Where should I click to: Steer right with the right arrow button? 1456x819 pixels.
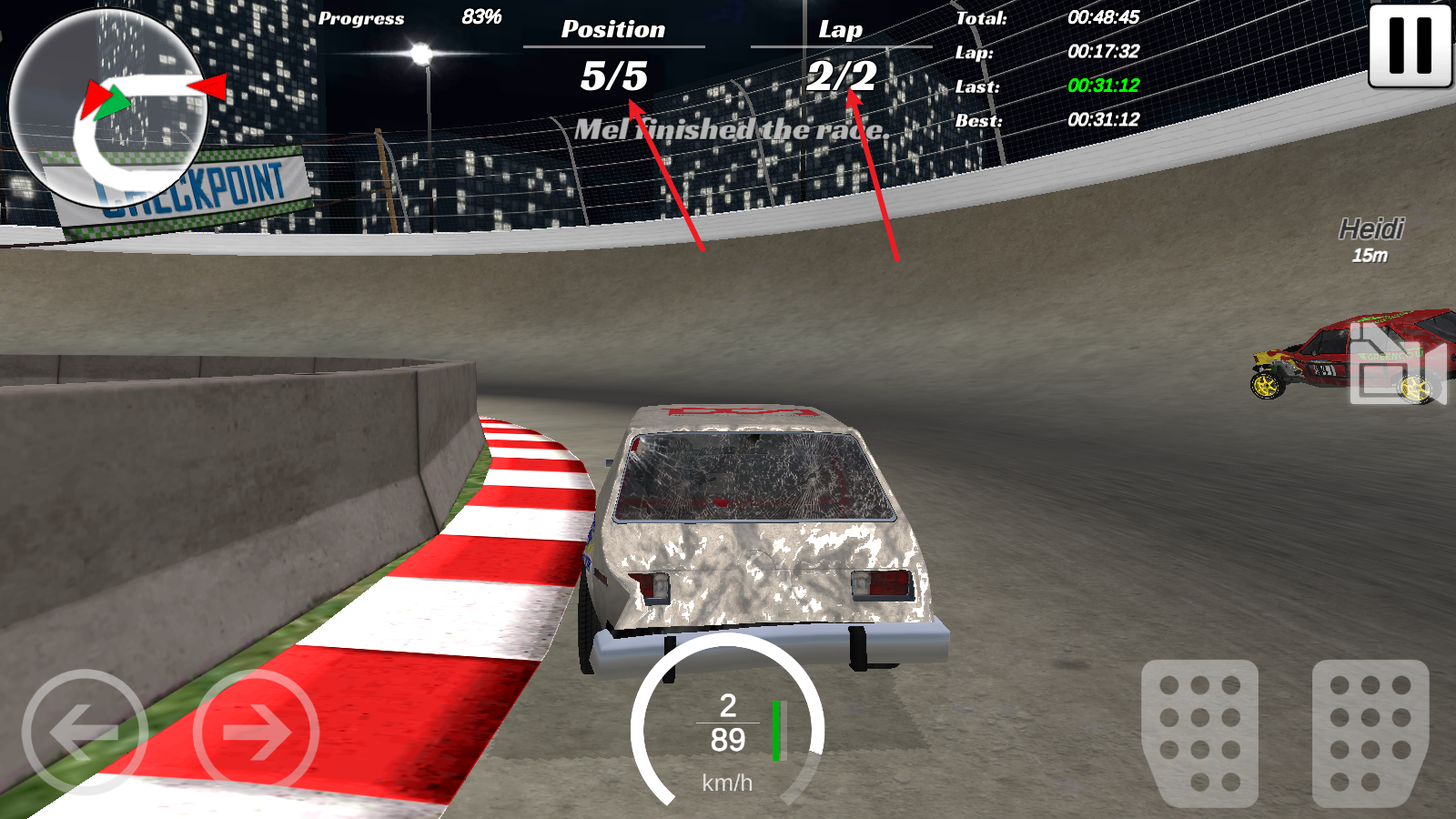pyautogui.click(x=257, y=732)
